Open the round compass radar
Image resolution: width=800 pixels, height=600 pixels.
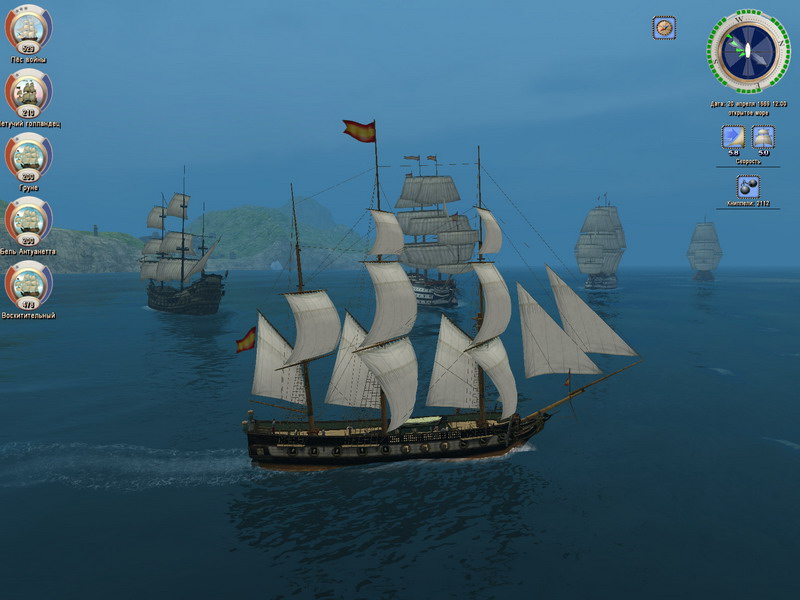(x=748, y=51)
